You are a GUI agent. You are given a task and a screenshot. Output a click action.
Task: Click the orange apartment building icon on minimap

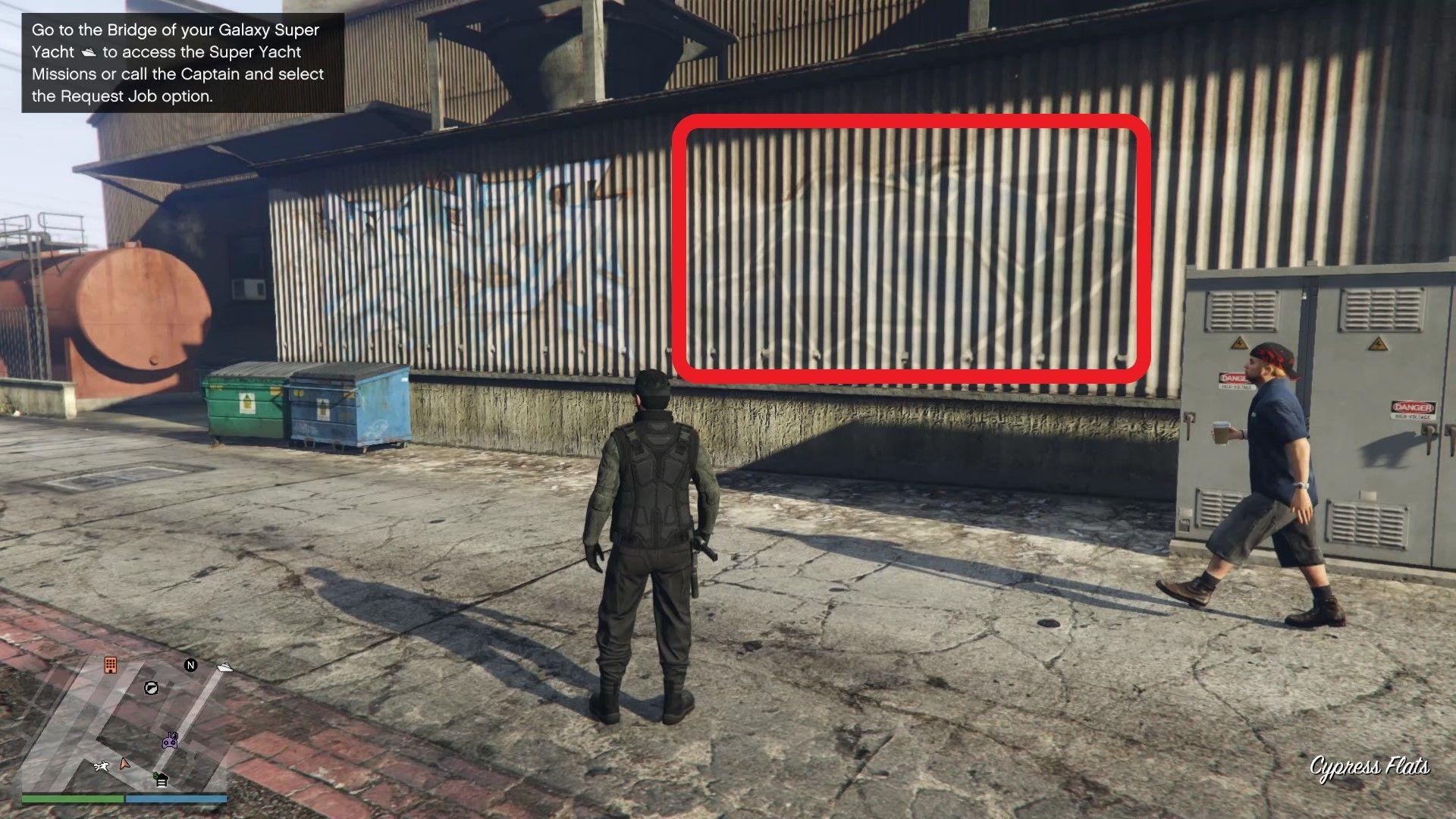tap(111, 665)
